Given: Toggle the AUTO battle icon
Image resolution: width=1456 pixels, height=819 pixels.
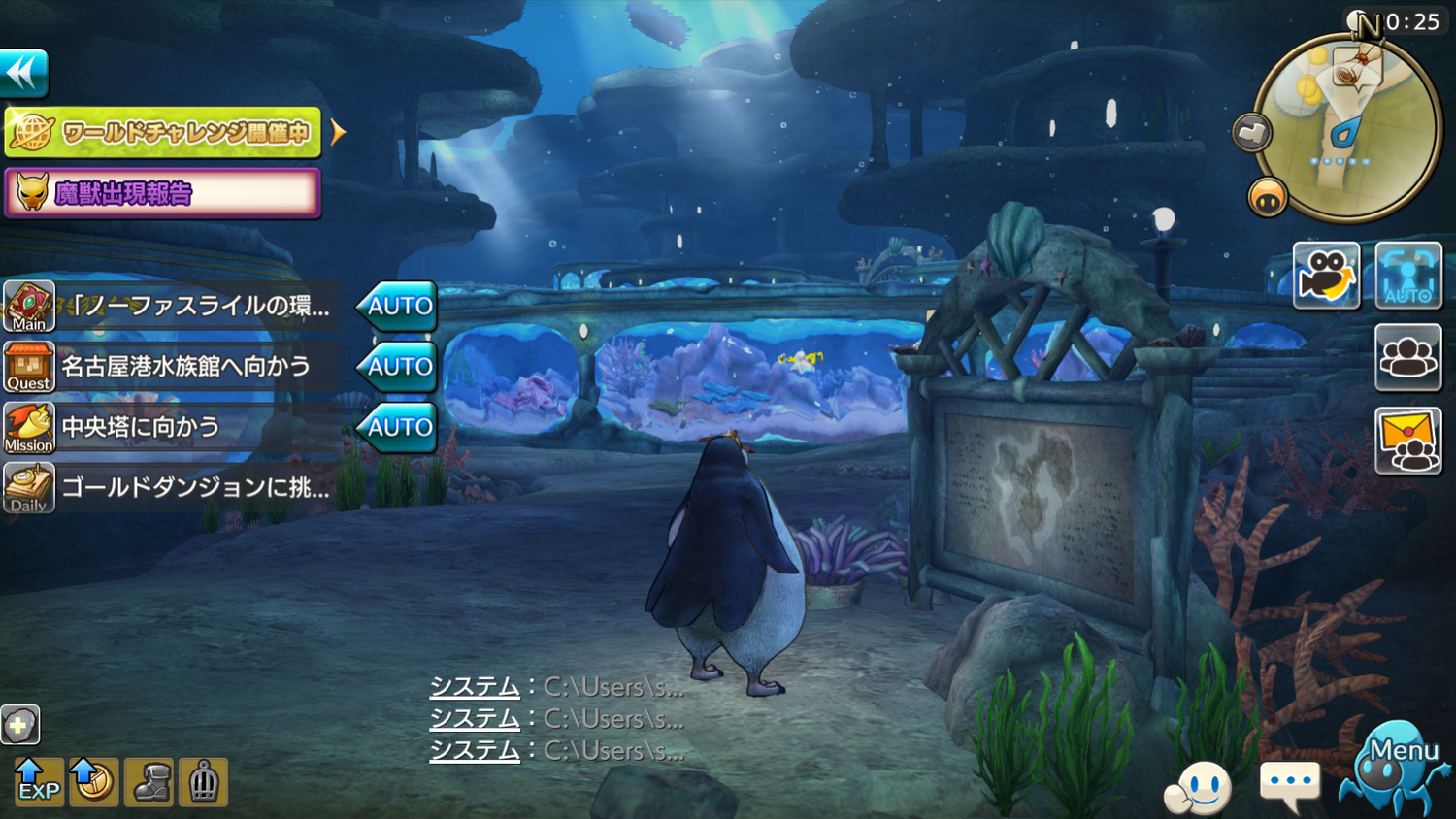Looking at the screenshot, I should coord(1408,276).
